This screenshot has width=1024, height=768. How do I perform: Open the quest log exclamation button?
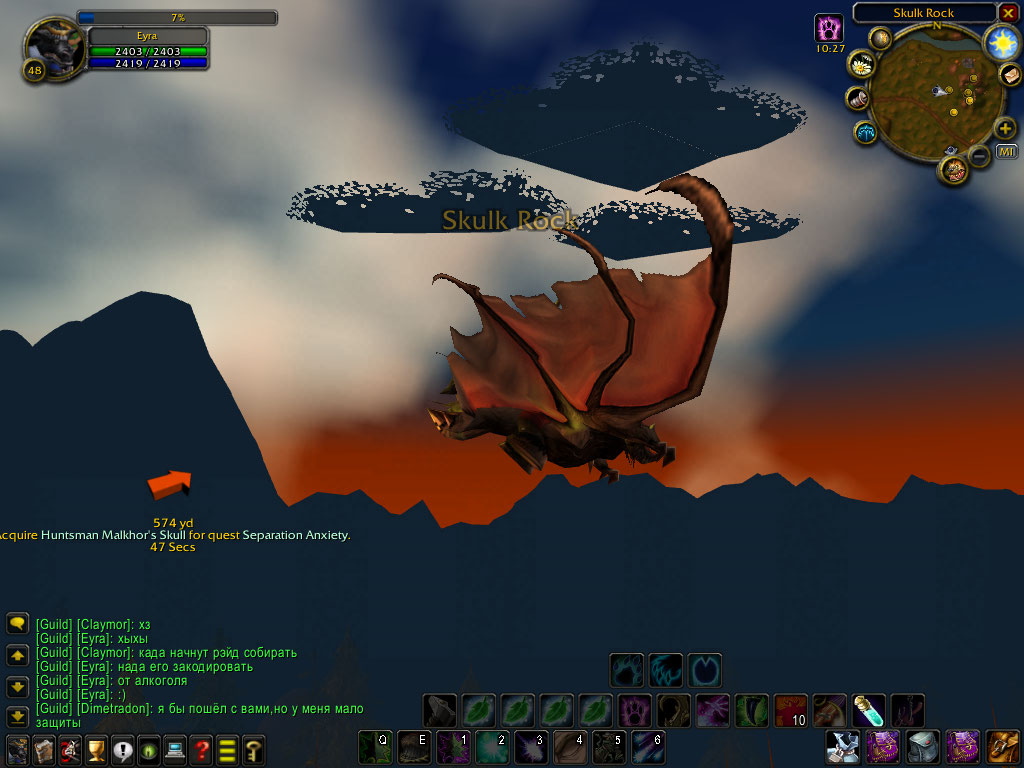point(123,748)
